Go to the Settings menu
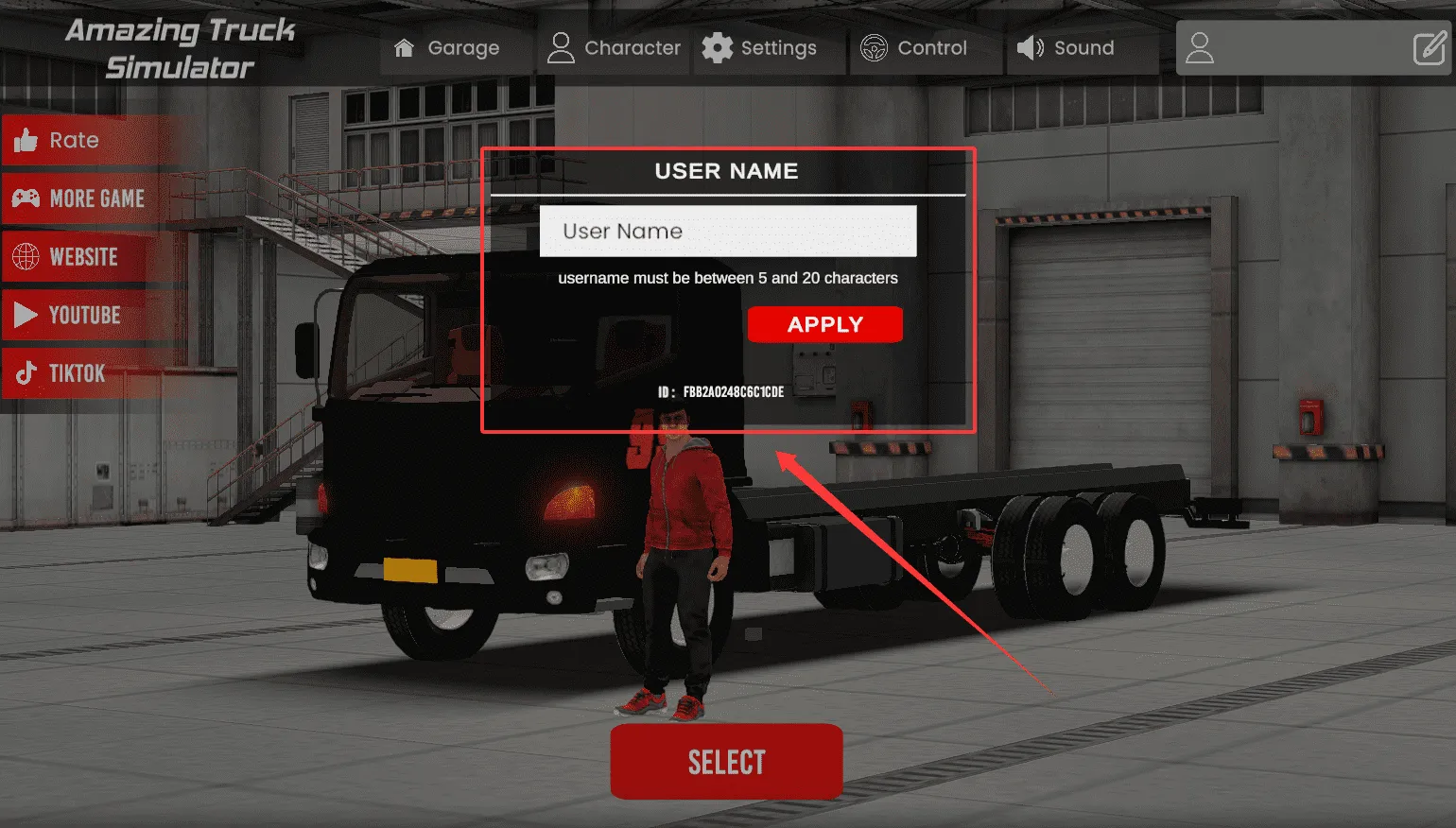The height and width of the screenshot is (828, 1456). (761, 48)
